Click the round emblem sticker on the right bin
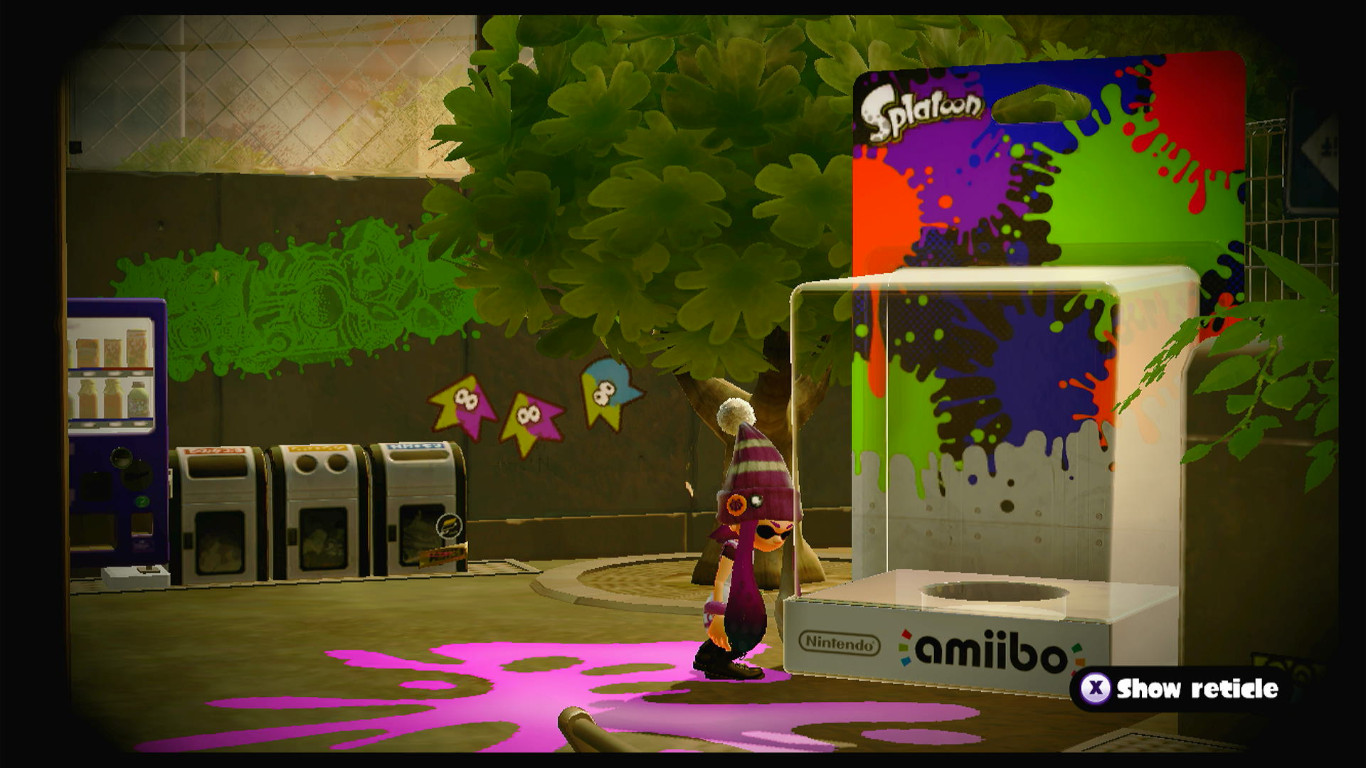This screenshot has width=1366, height=768. 448,526
